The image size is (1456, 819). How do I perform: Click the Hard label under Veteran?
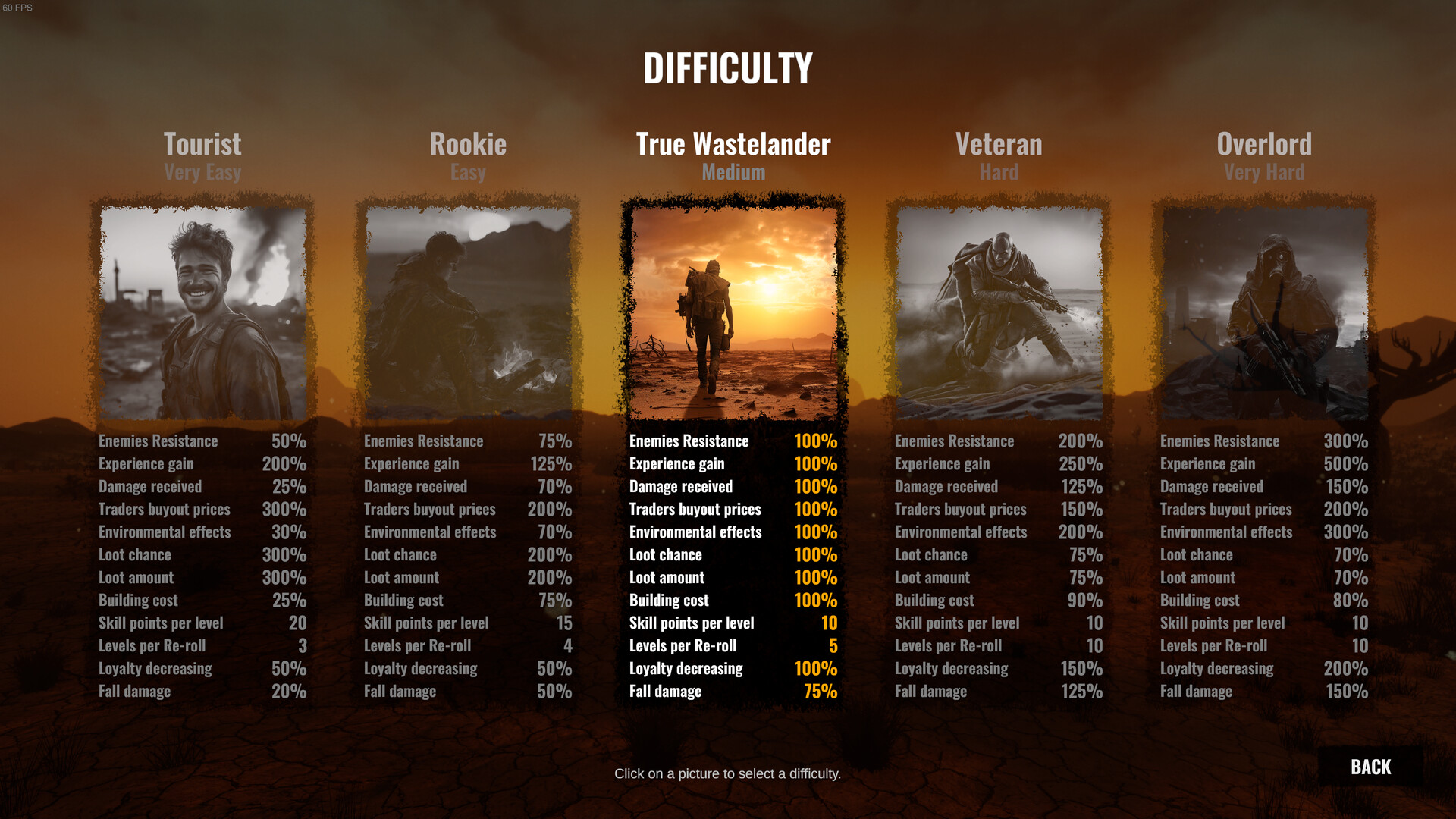tap(999, 173)
